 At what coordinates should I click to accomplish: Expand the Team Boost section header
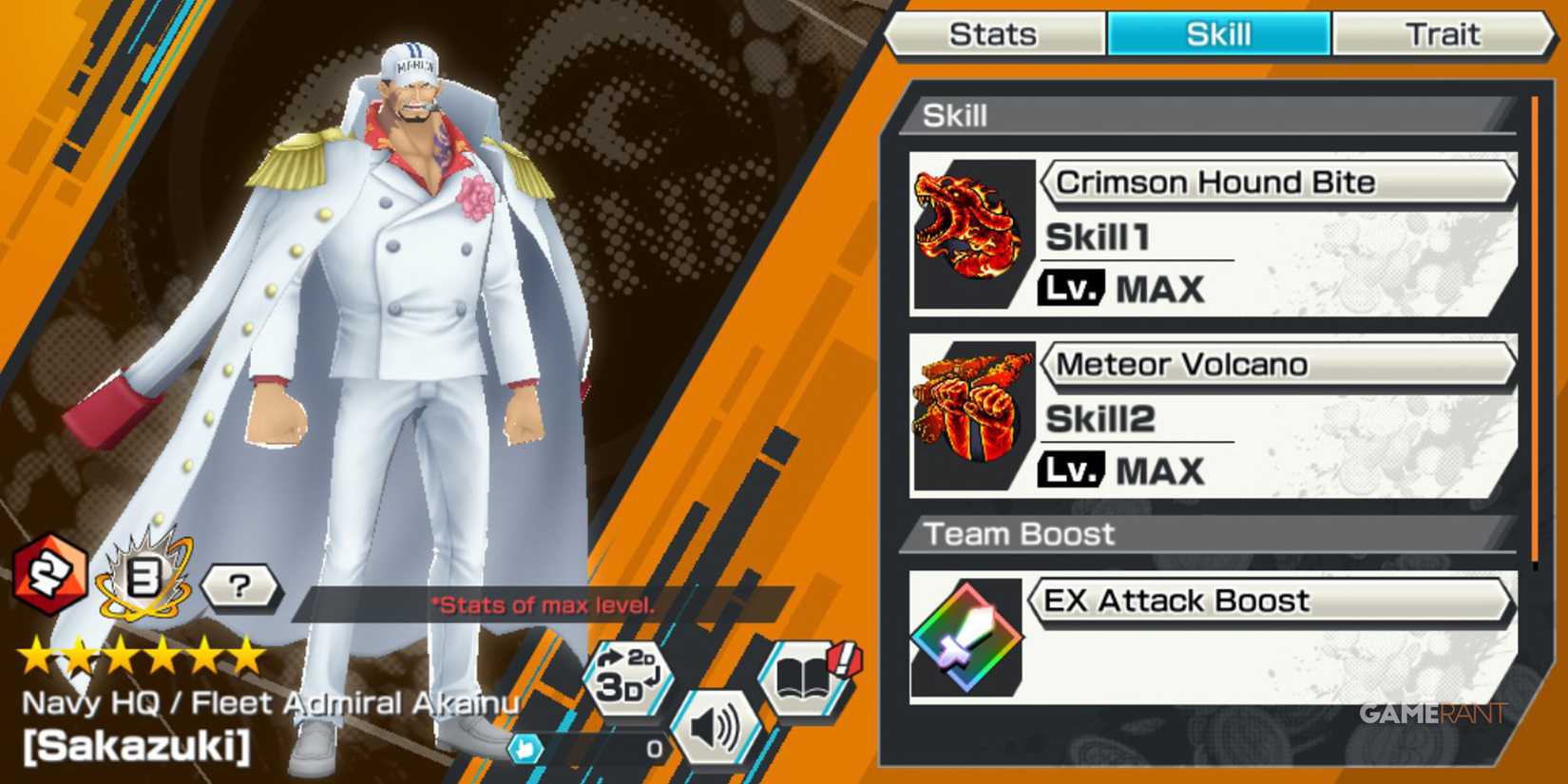tap(1207, 534)
